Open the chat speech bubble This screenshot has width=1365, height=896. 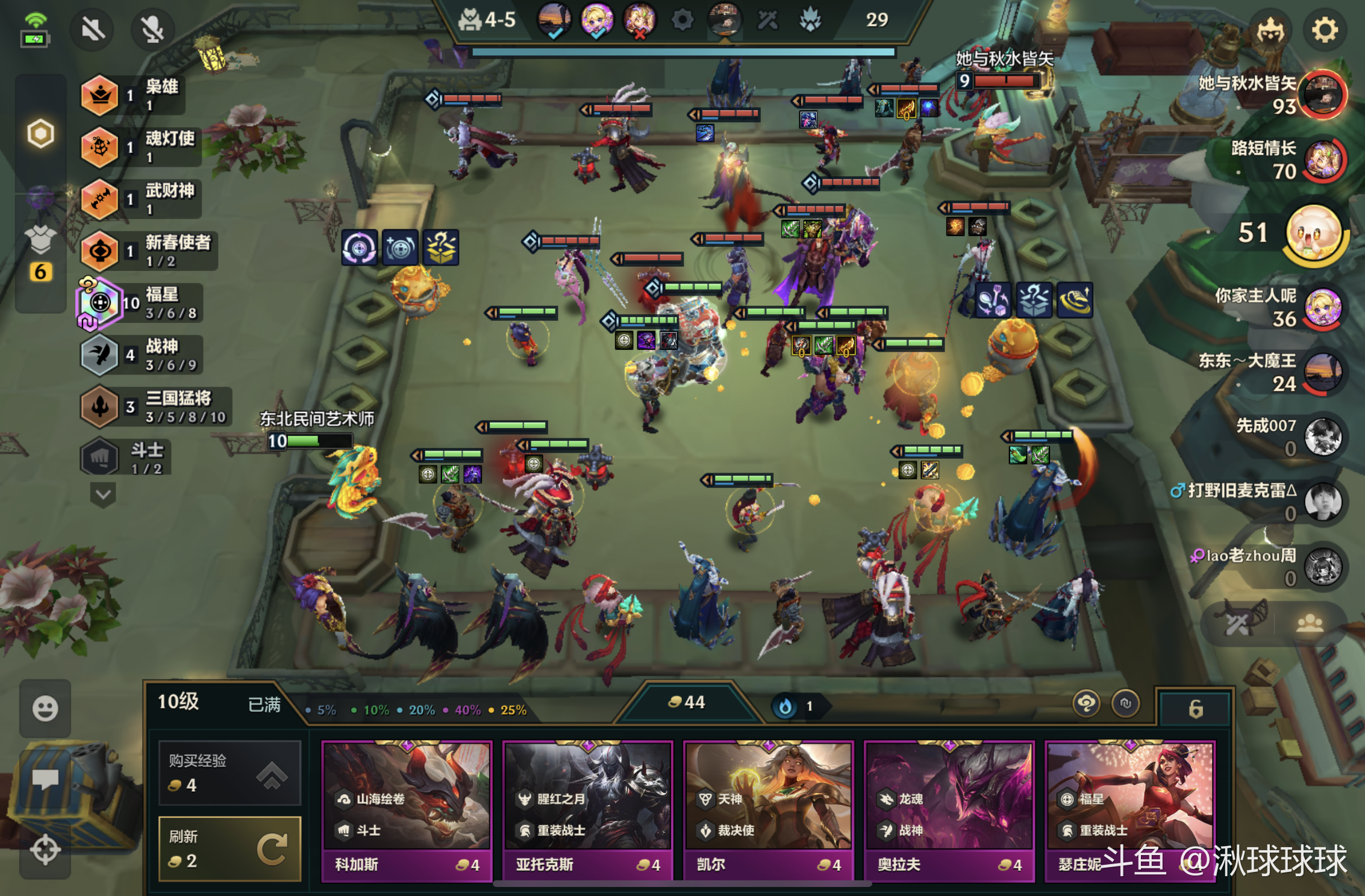pyautogui.click(x=45, y=779)
